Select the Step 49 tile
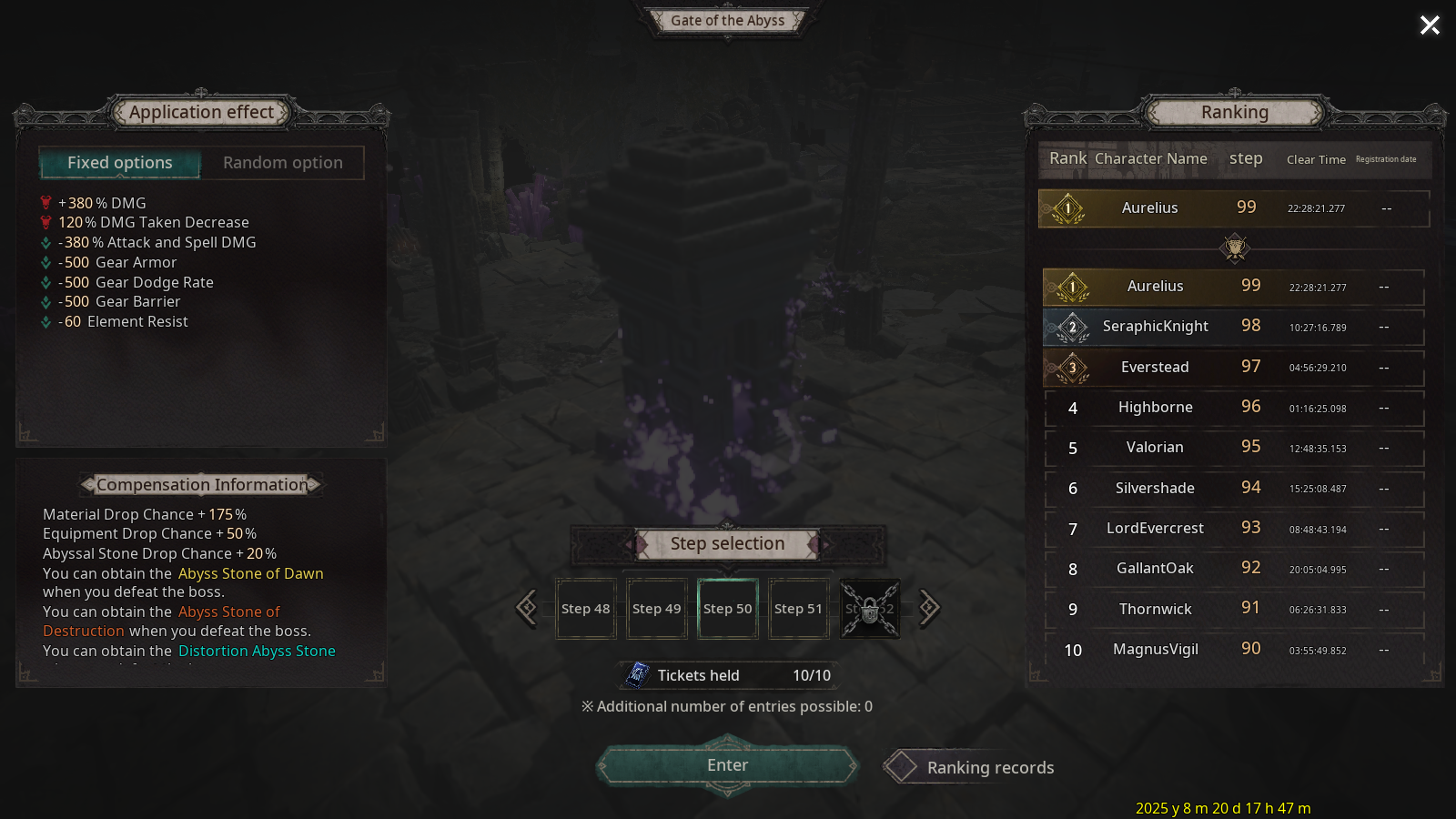This screenshot has width=1456, height=819. [657, 609]
